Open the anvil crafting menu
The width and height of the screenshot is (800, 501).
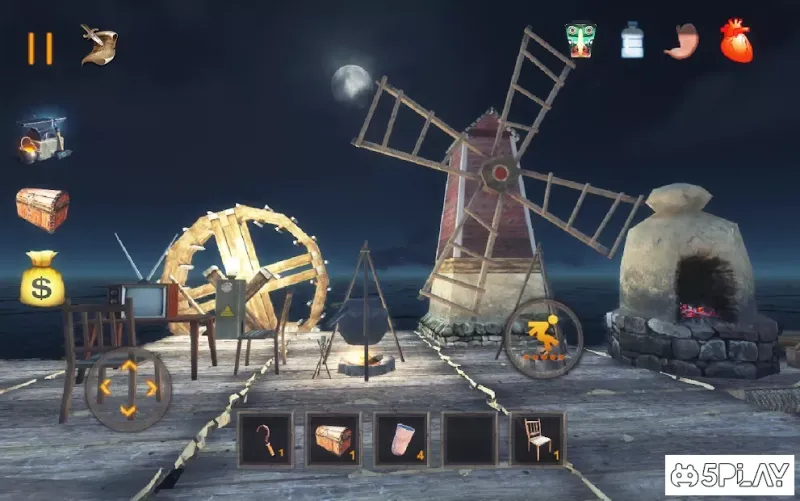pyautogui.click(x=42, y=139)
